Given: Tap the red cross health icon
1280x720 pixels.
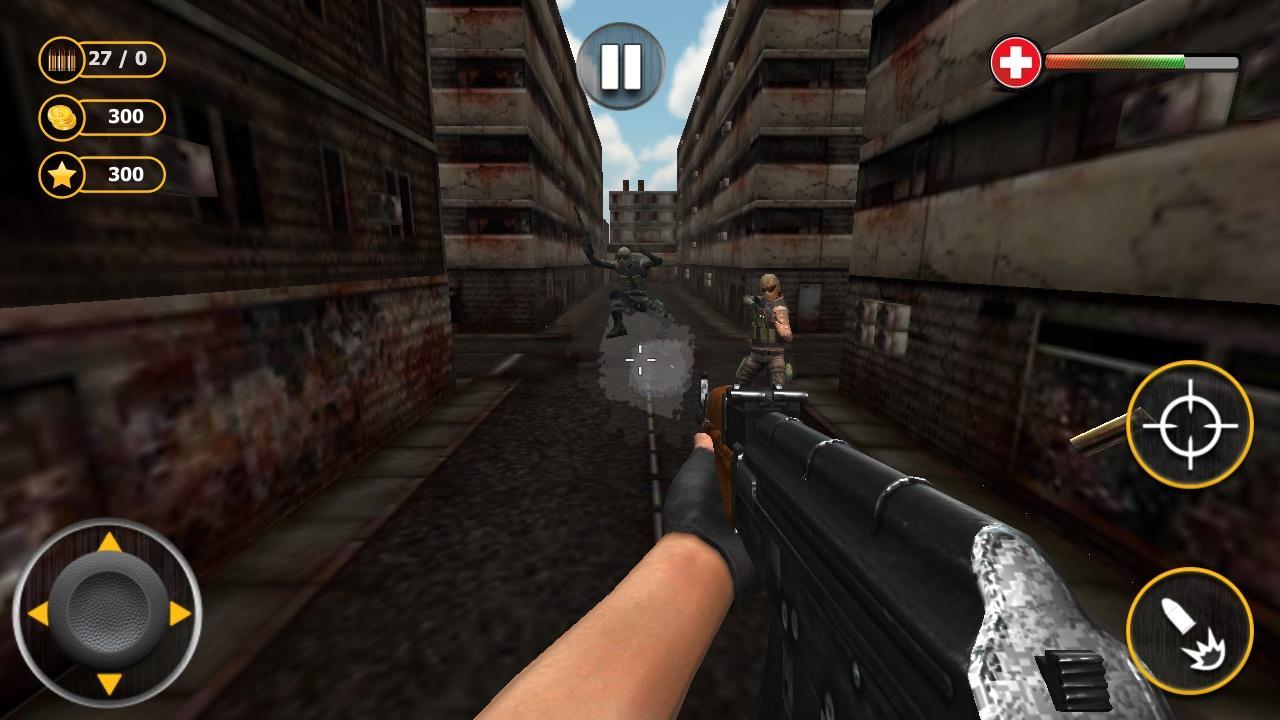Looking at the screenshot, I should (1015, 60).
